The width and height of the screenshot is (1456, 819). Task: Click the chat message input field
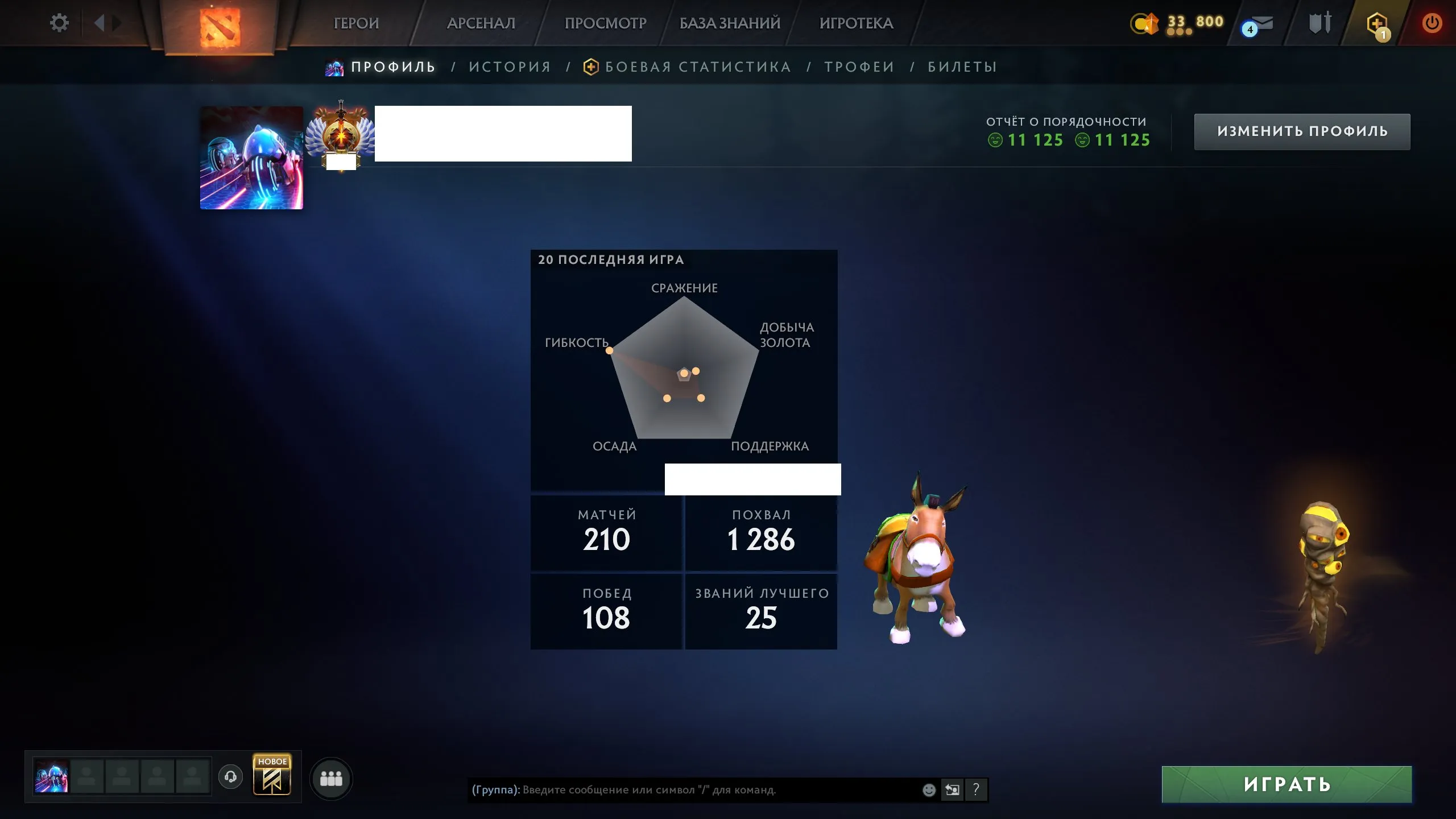click(682, 789)
